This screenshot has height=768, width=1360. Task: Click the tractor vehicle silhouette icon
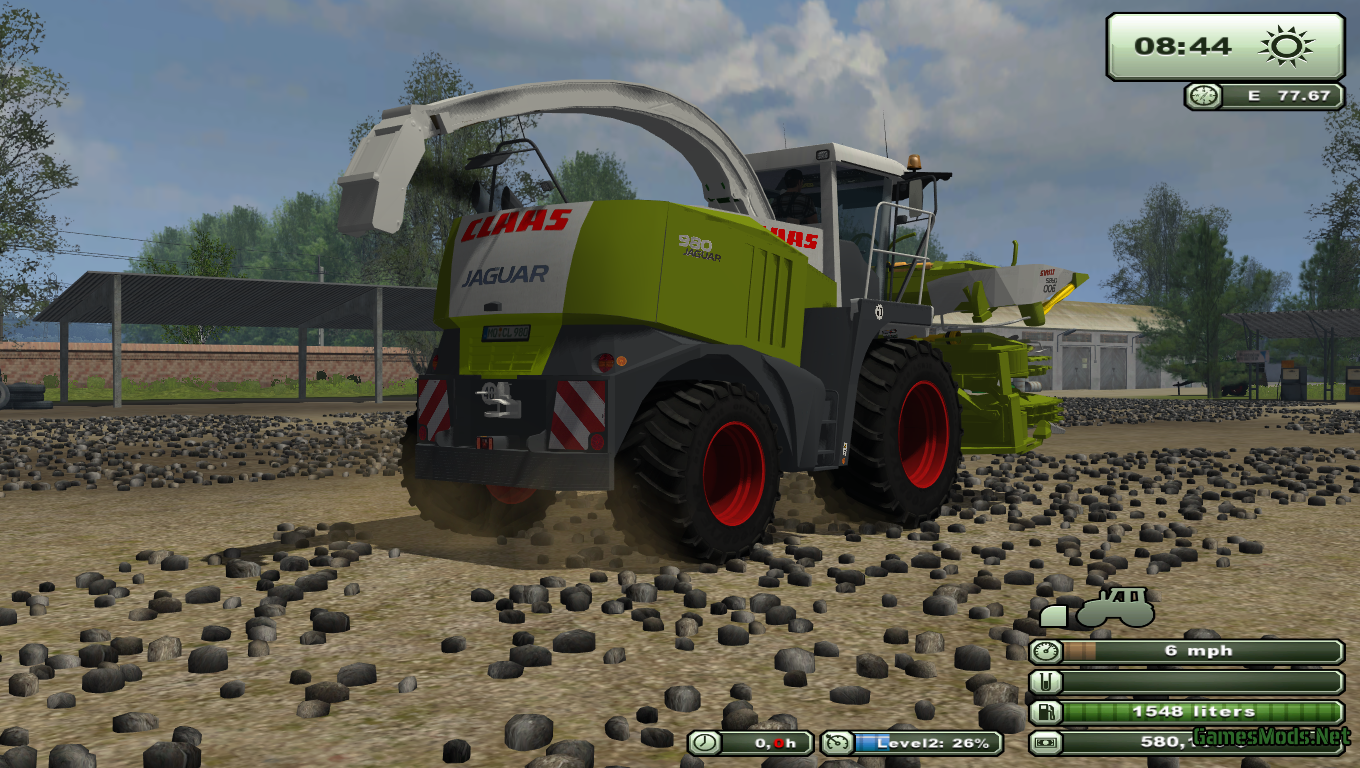tap(1114, 608)
